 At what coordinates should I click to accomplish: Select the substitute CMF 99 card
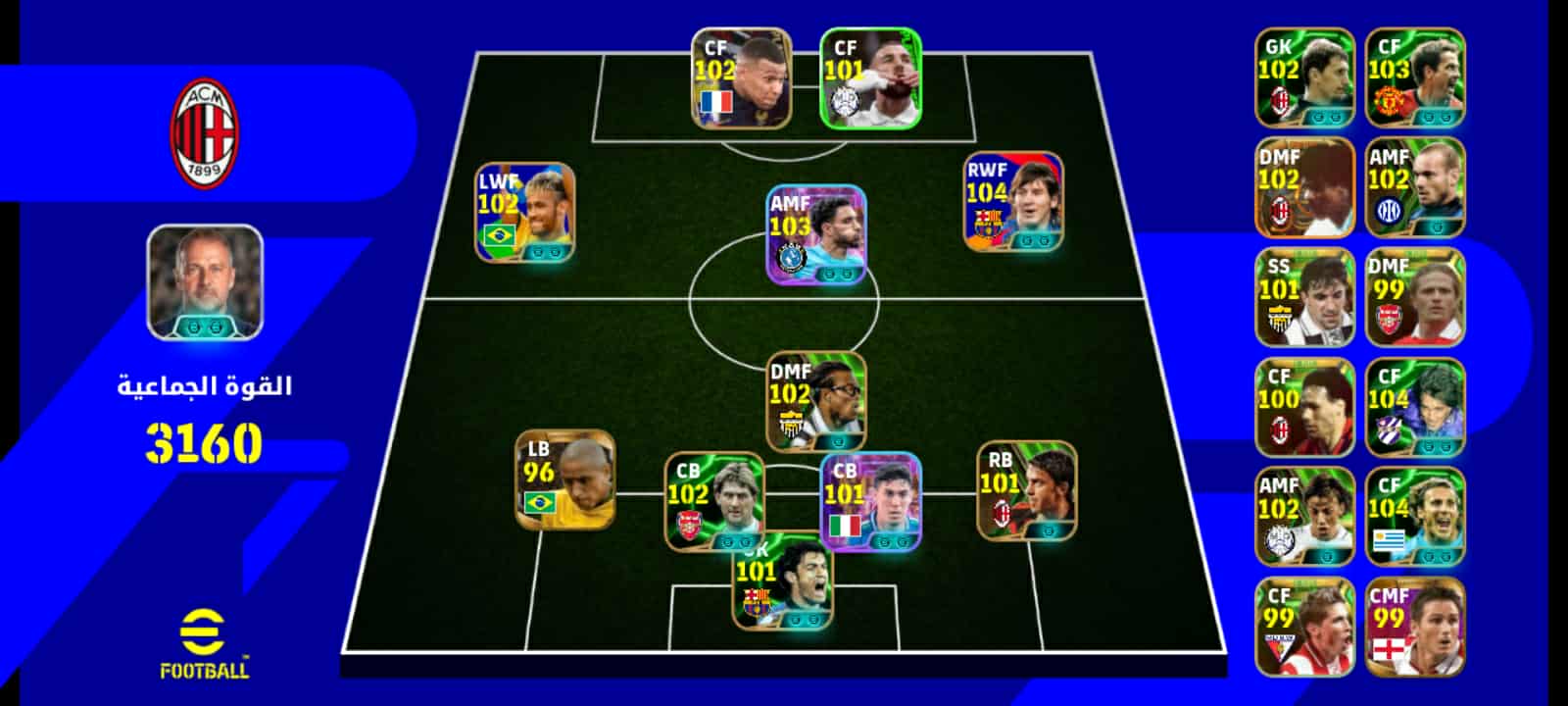coord(1414,627)
